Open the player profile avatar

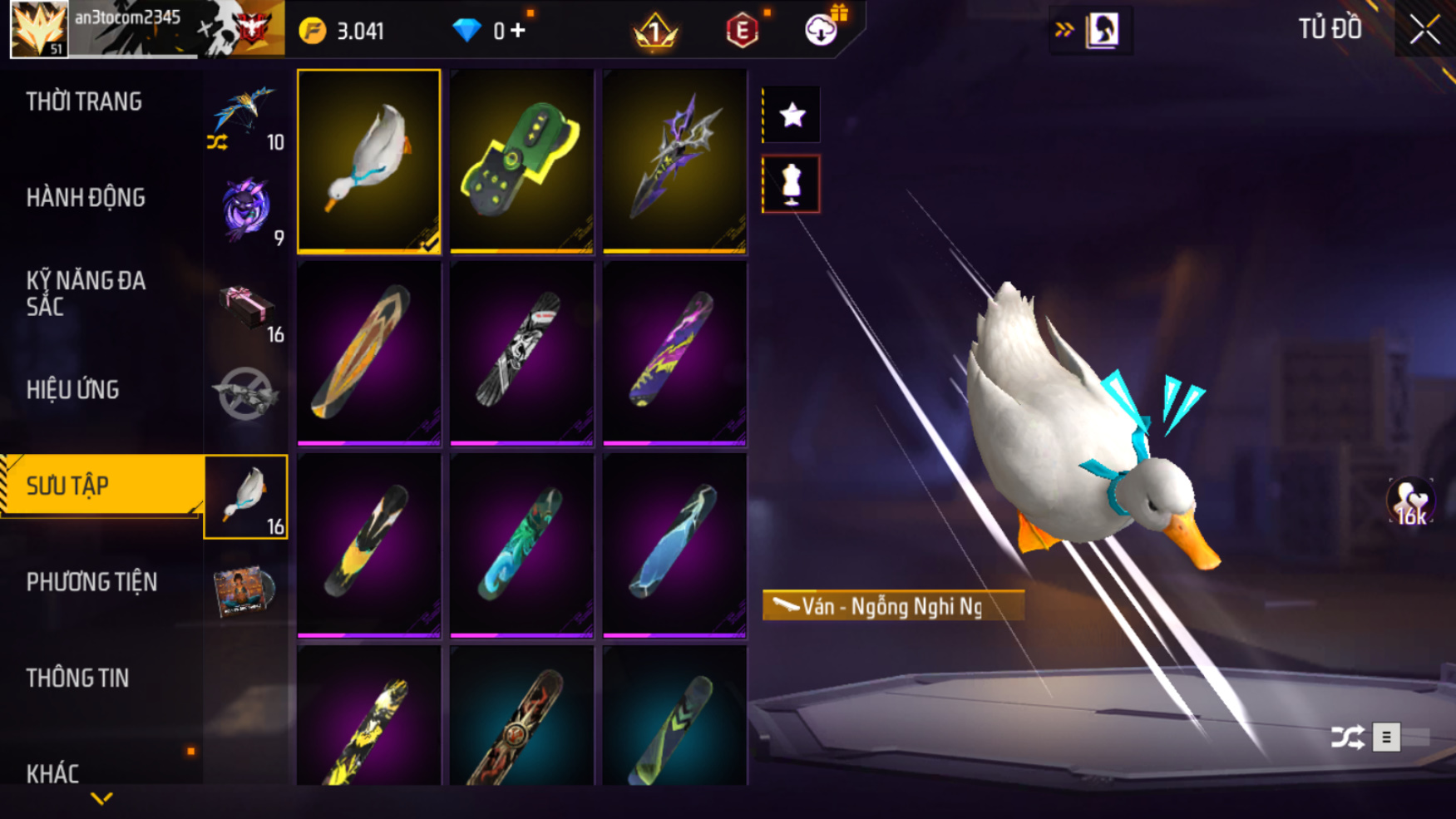(x=38, y=29)
